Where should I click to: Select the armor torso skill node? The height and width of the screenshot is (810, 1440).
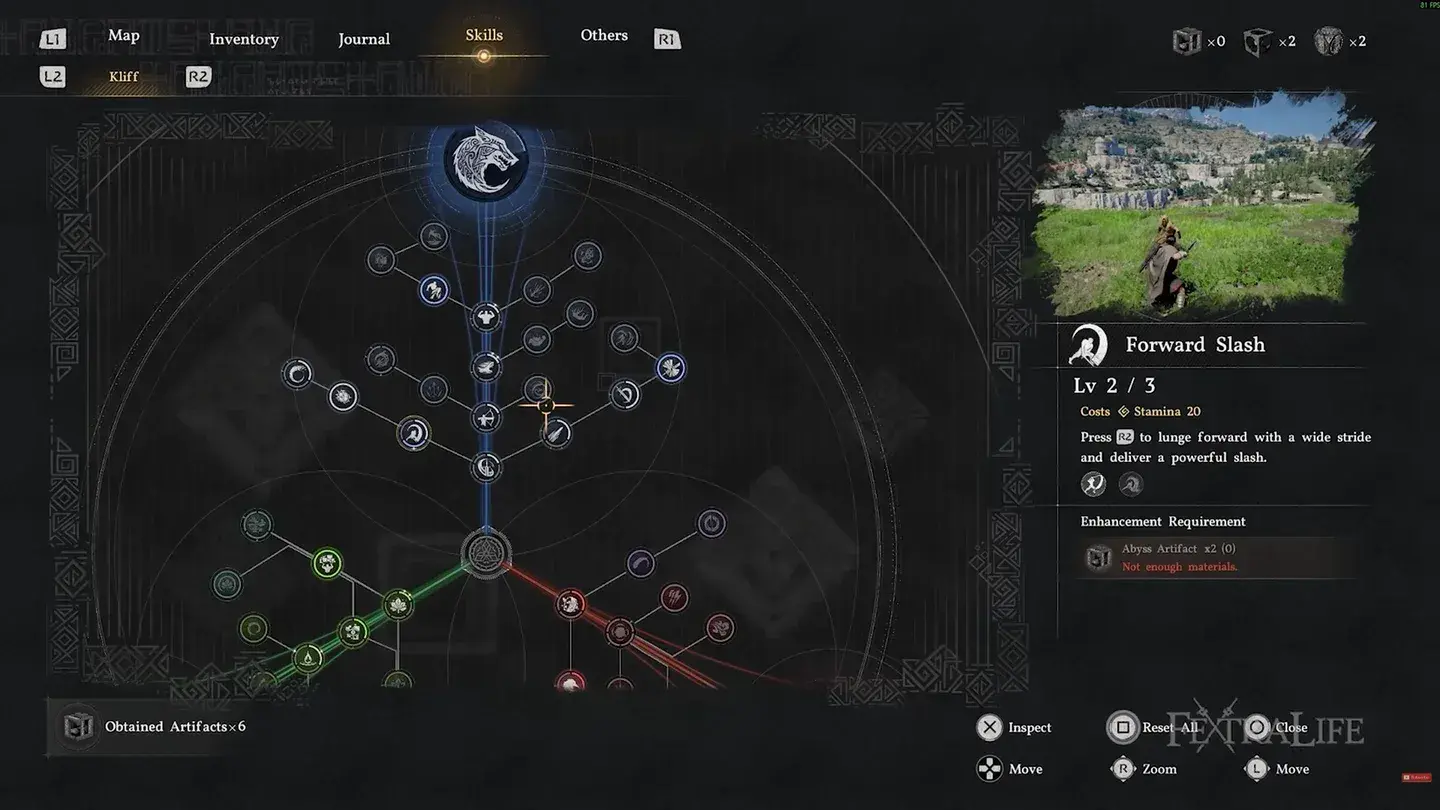486,318
